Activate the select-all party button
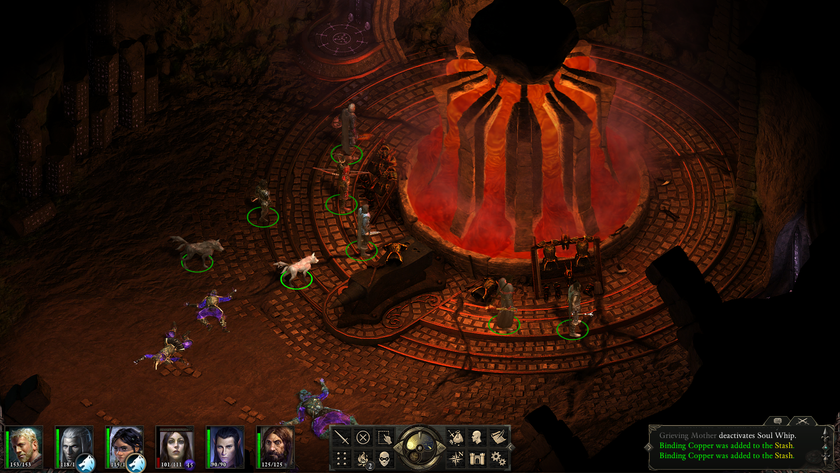The width and height of the screenshot is (840, 473). click(x=383, y=437)
